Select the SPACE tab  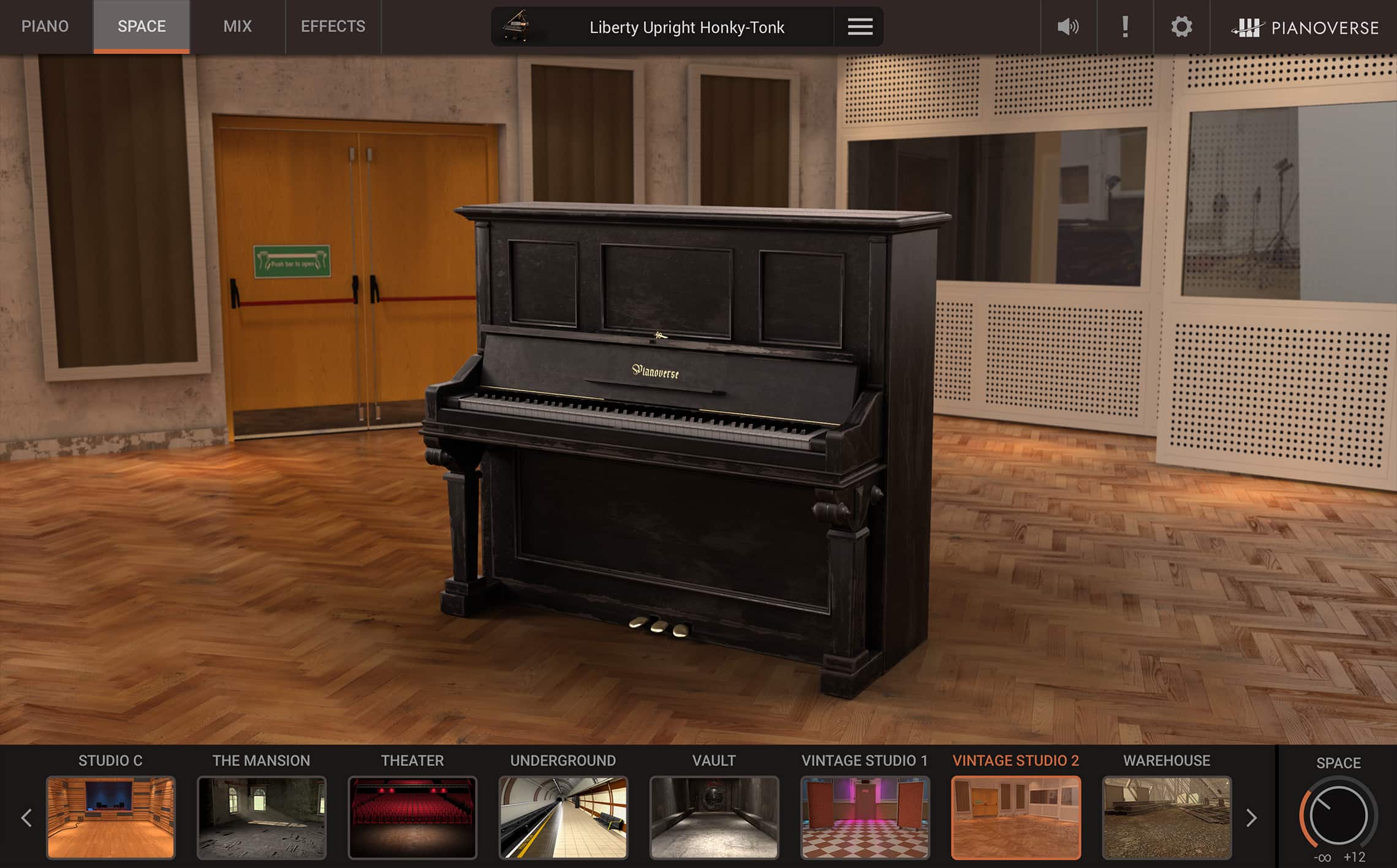pyautogui.click(x=140, y=26)
